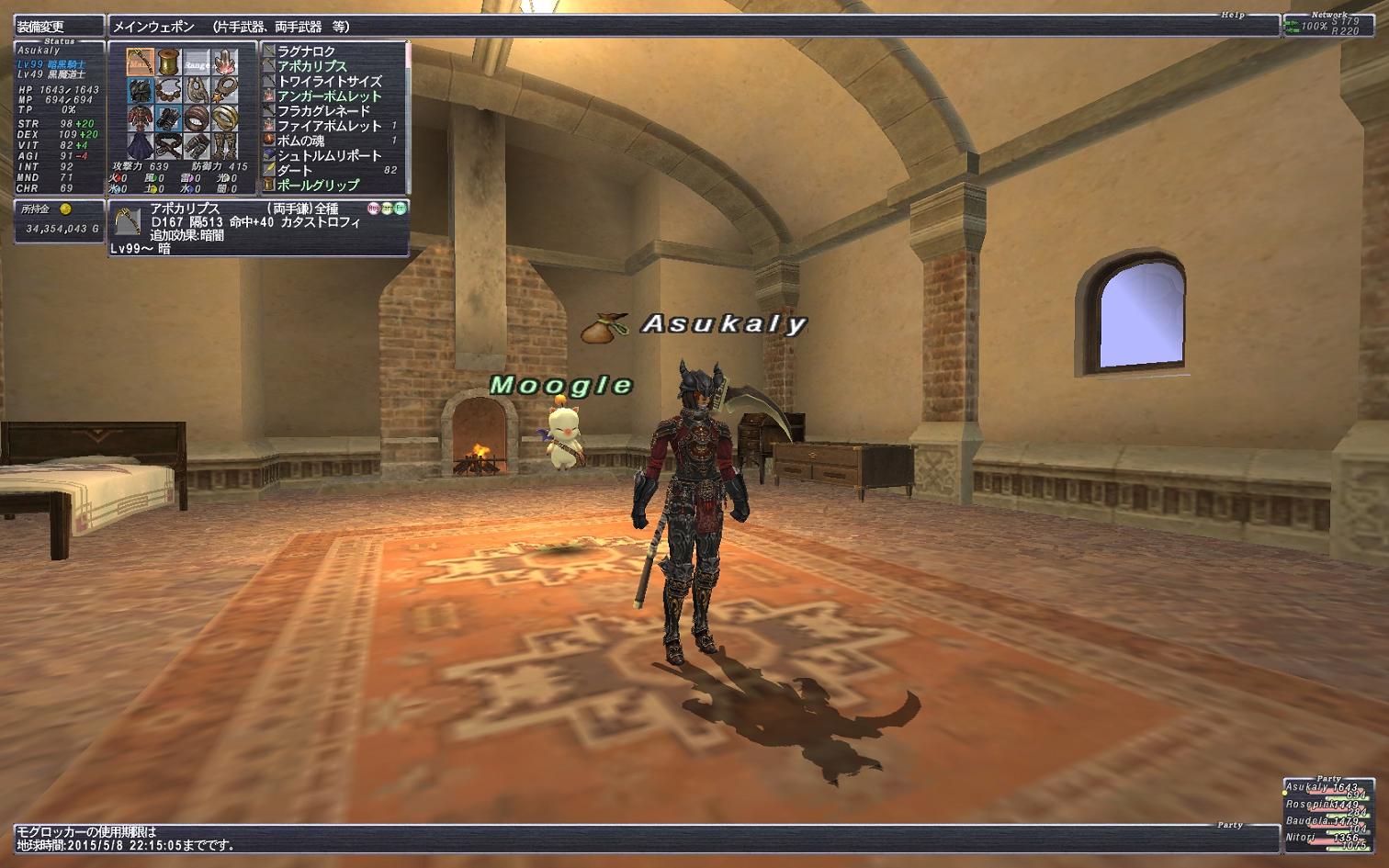Select the main weapon scythe equipment slot
1389x868 pixels.
pyautogui.click(x=141, y=62)
